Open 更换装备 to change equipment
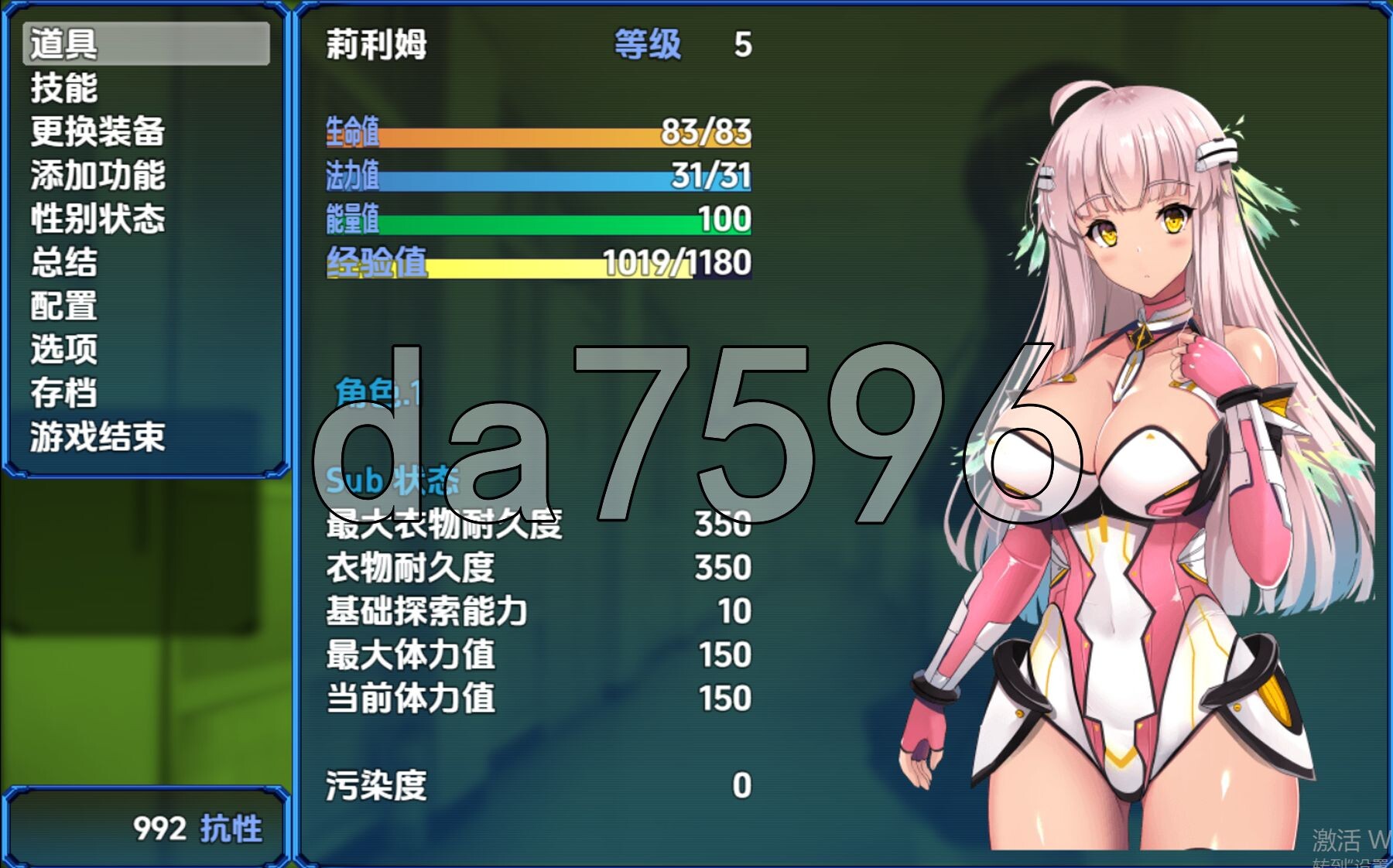 click(99, 135)
